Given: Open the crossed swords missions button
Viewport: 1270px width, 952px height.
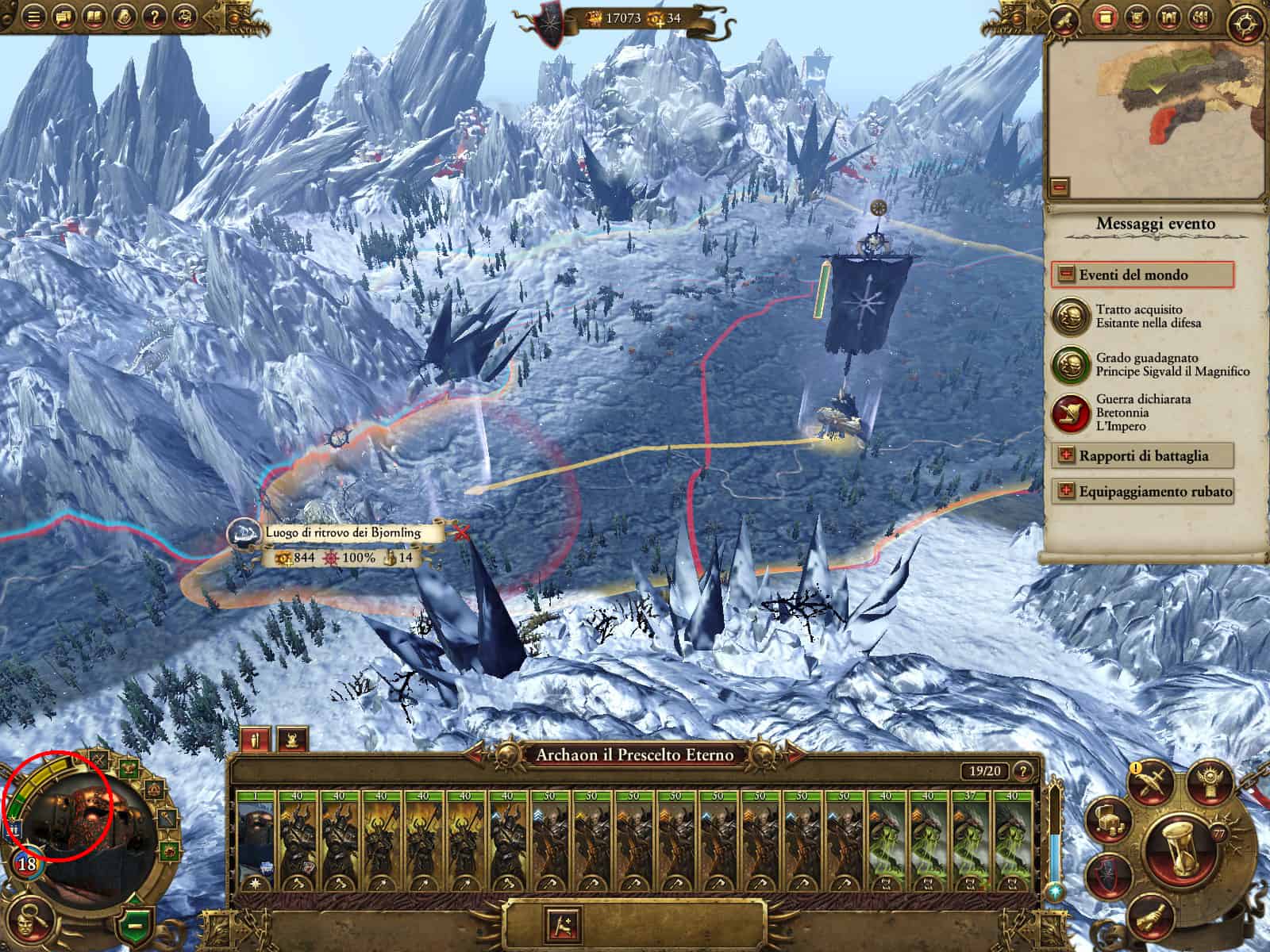Looking at the screenshot, I should point(1150,785).
